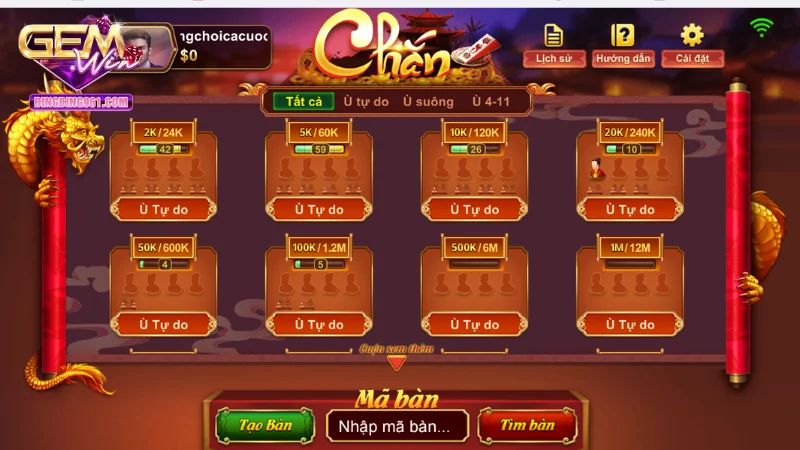This screenshot has height=450, width=800.
Task: Focus the Nhập mã bàn input field
Action: pyautogui.click(x=397, y=425)
